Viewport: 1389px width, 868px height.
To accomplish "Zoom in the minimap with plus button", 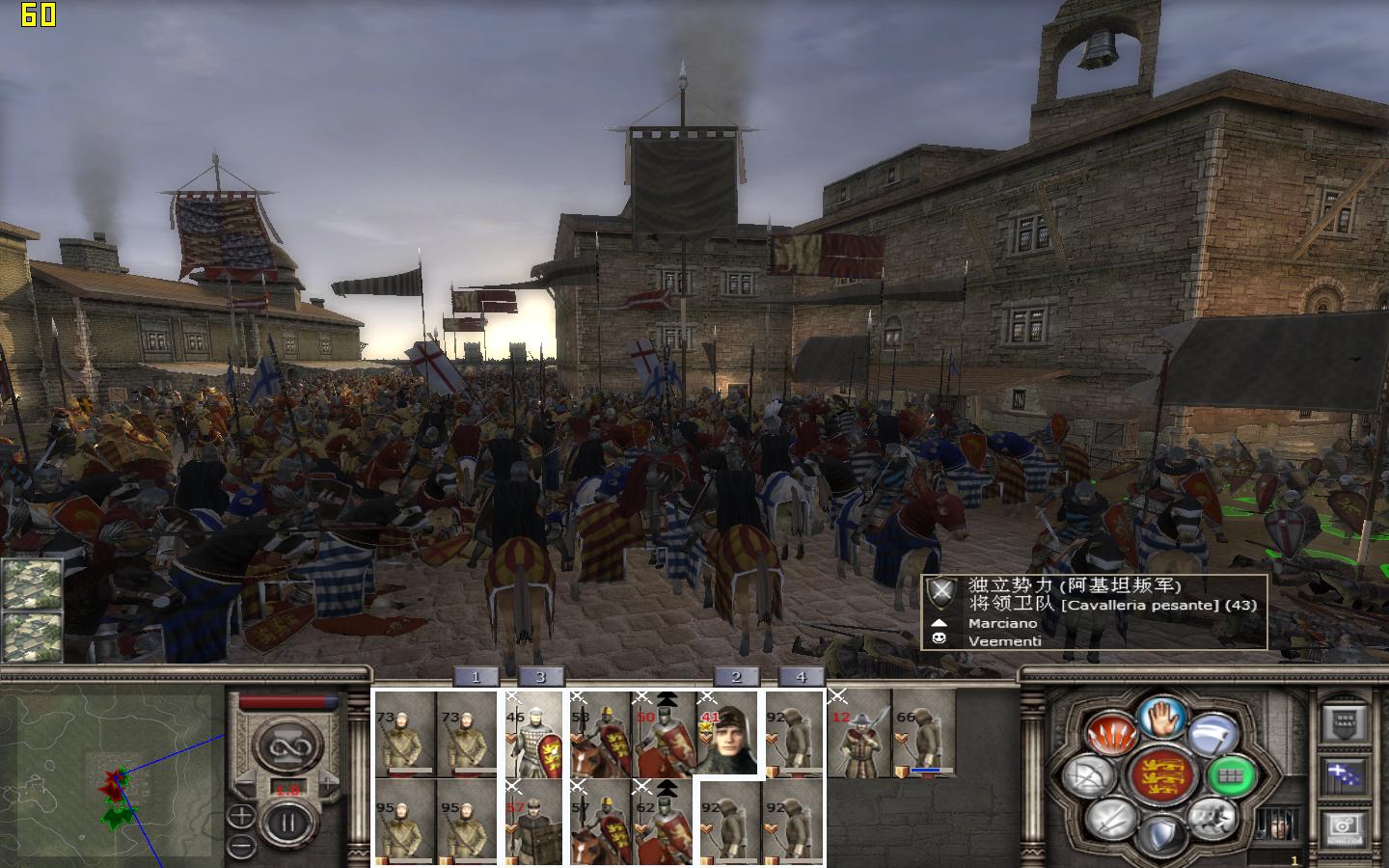I will coord(241,816).
